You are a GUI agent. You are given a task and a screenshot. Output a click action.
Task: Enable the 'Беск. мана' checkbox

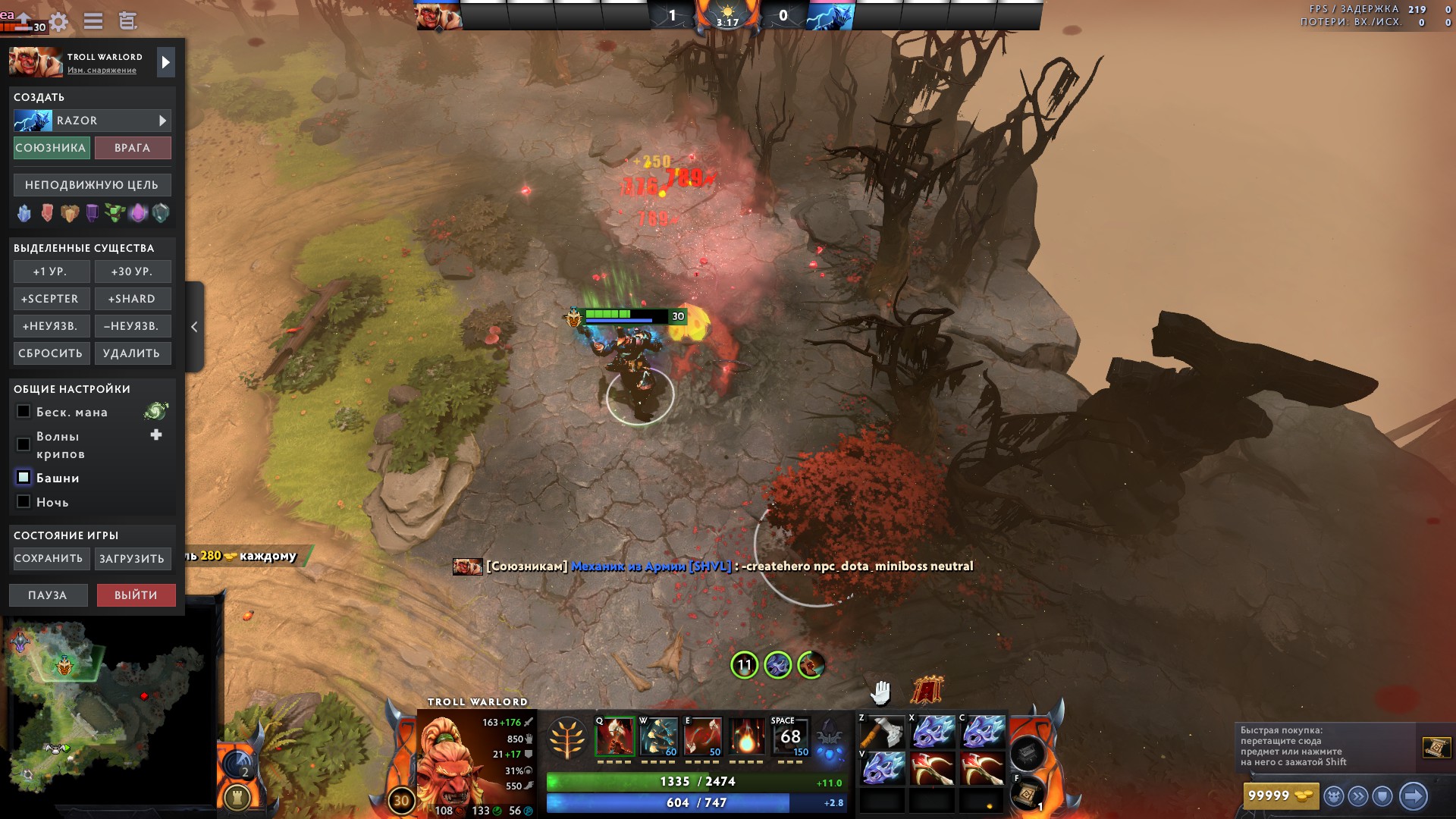point(23,412)
